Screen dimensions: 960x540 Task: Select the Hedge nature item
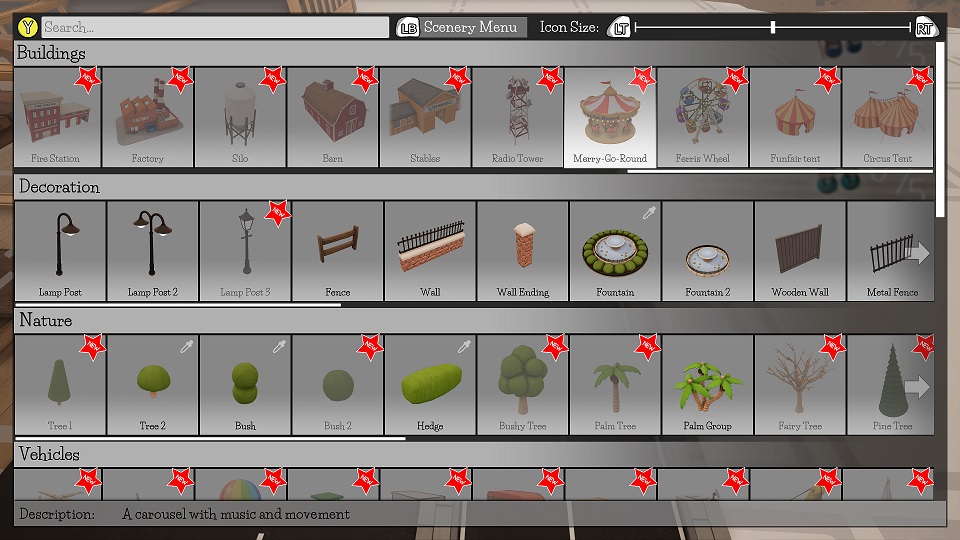pos(430,385)
